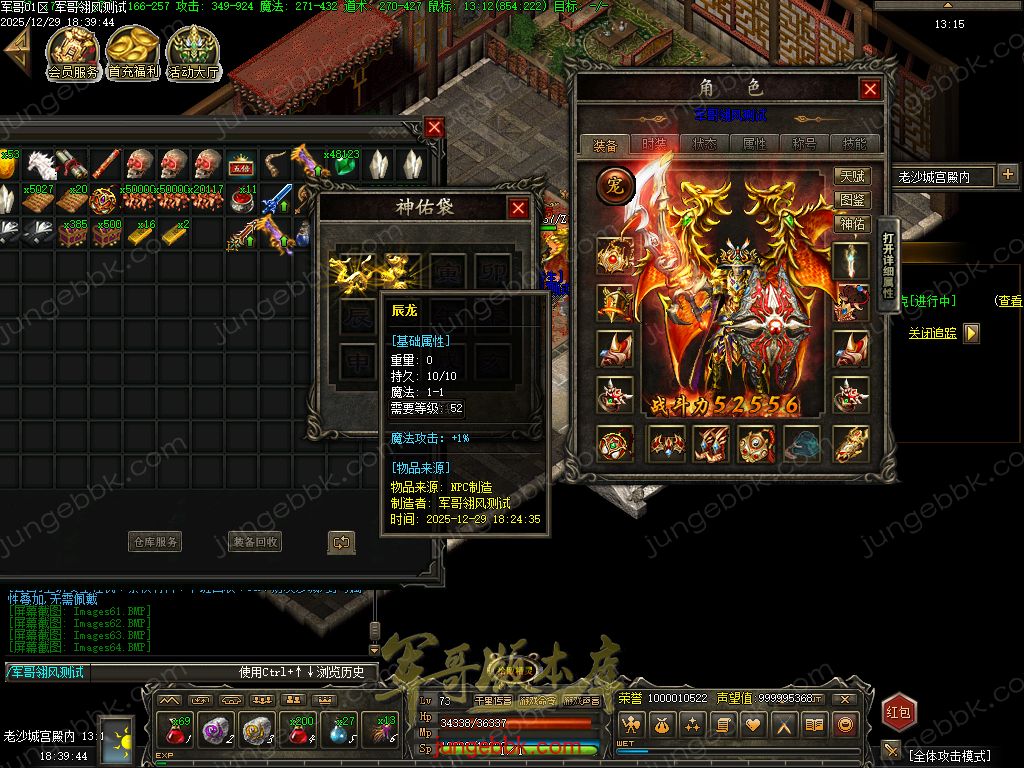Switch to the 属性 attributes tab
This screenshot has height=768, width=1024.
tap(755, 144)
